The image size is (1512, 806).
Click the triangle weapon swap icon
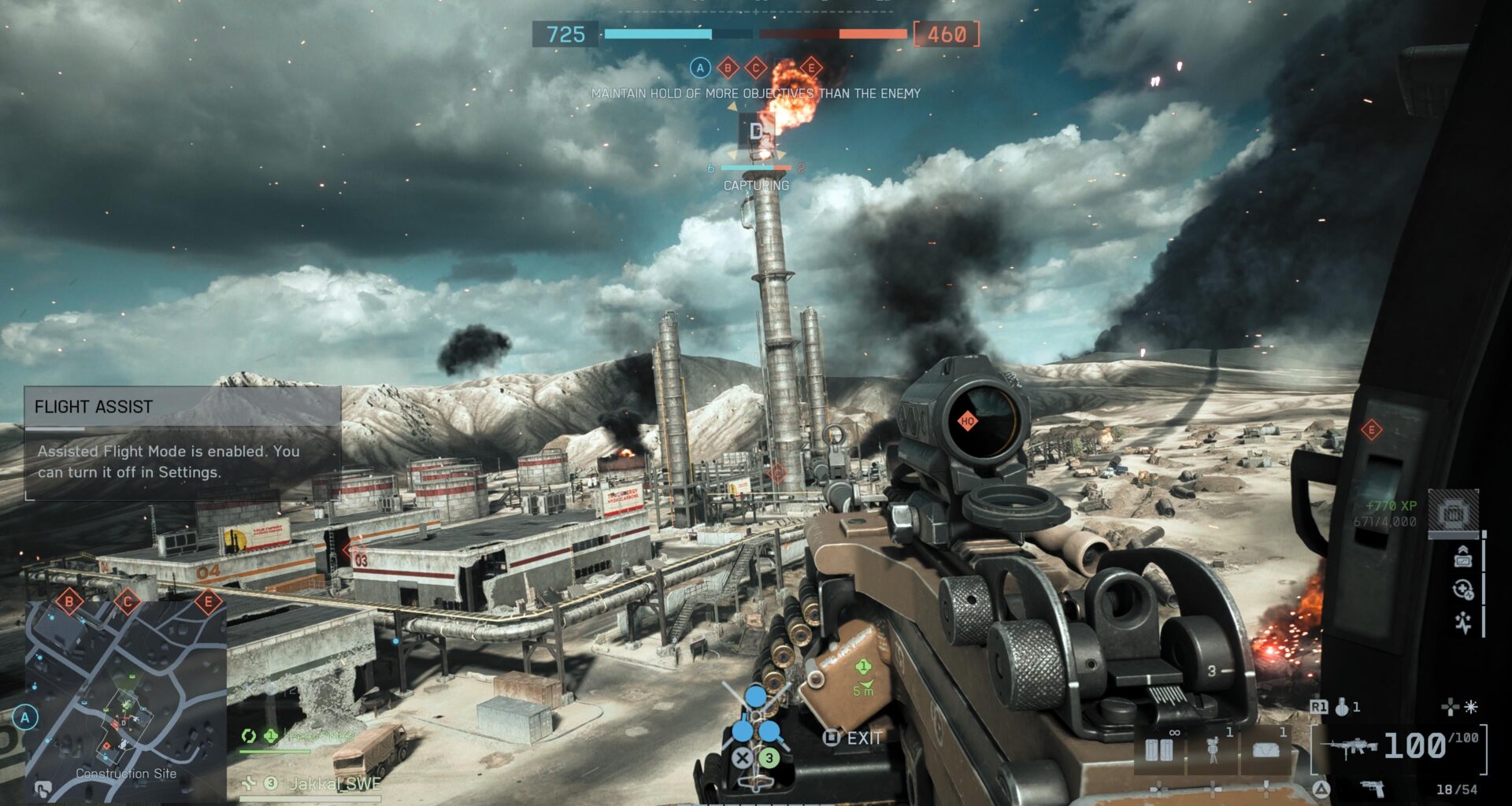tap(1321, 789)
